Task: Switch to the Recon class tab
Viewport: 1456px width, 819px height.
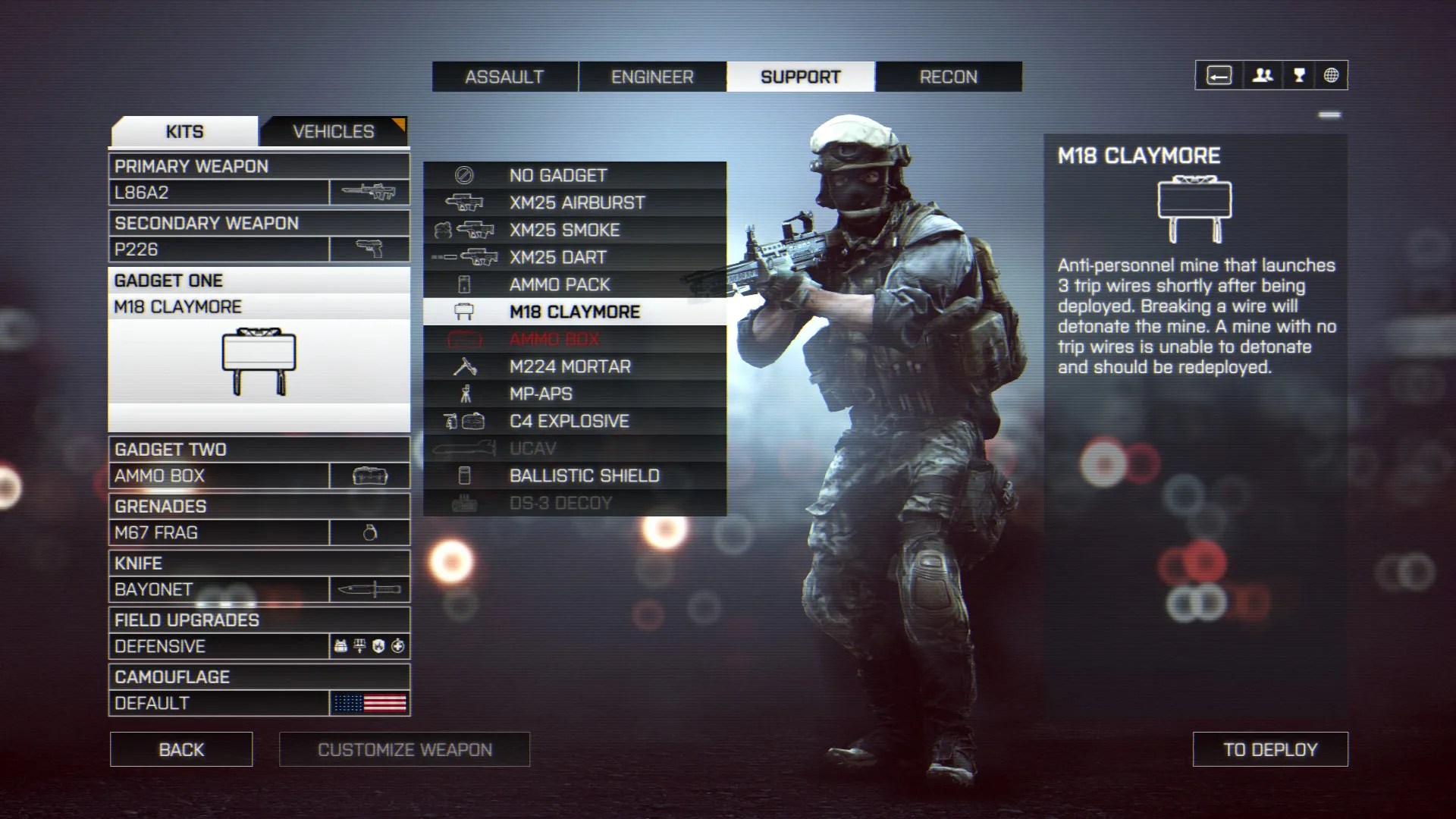Action: (948, 76)
